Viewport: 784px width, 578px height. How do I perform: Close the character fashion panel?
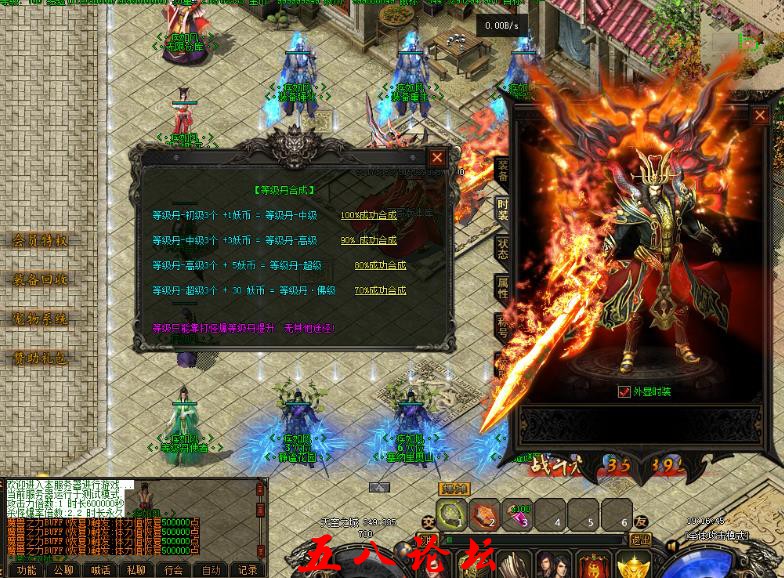(761, 115)
